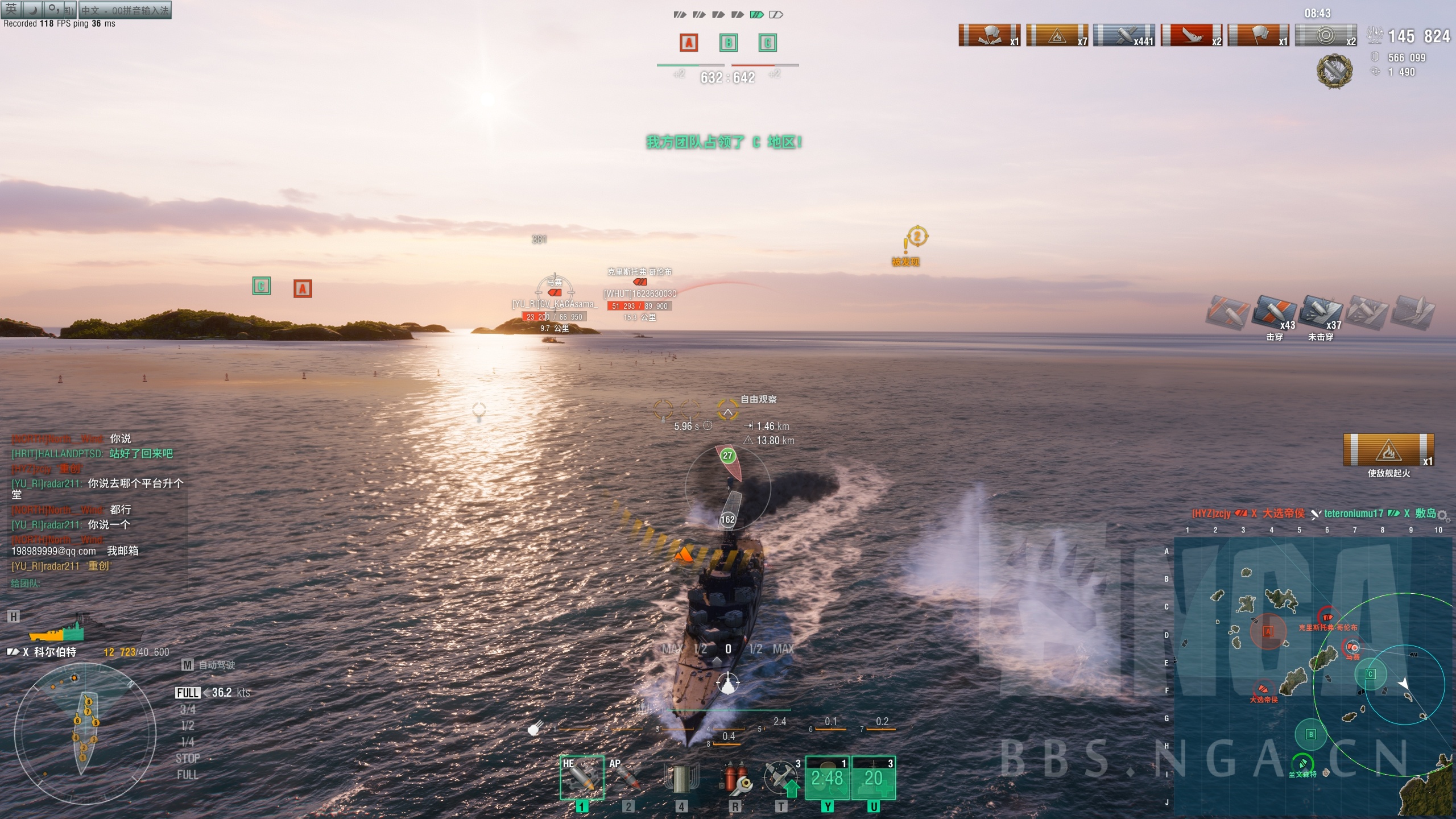Viewport: 1456px width, 819px height.
Task: Click the FULL speed throttle indicator
Action: click(x=188, y=693)
